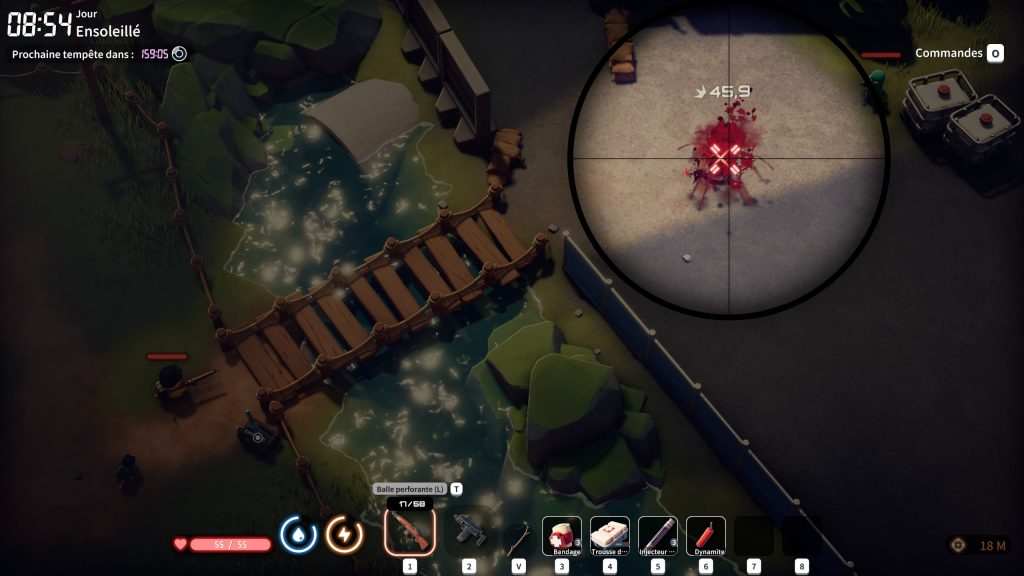Select the Trousse first aid kit slot
The height and width of the screenshot is (576, 1024).
point(610,536)
